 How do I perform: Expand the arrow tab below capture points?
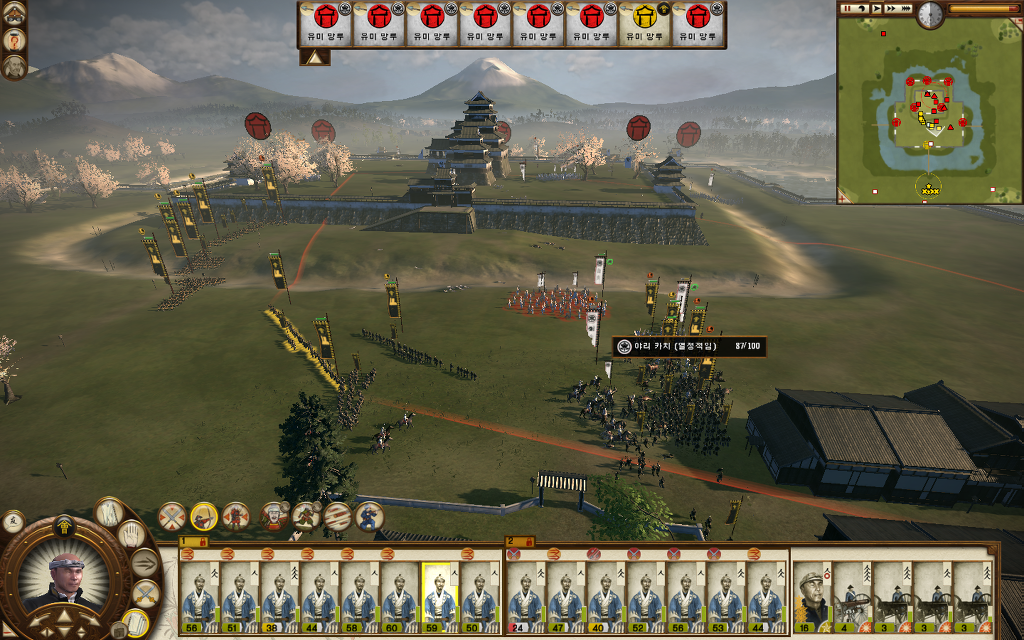[315, 57]
